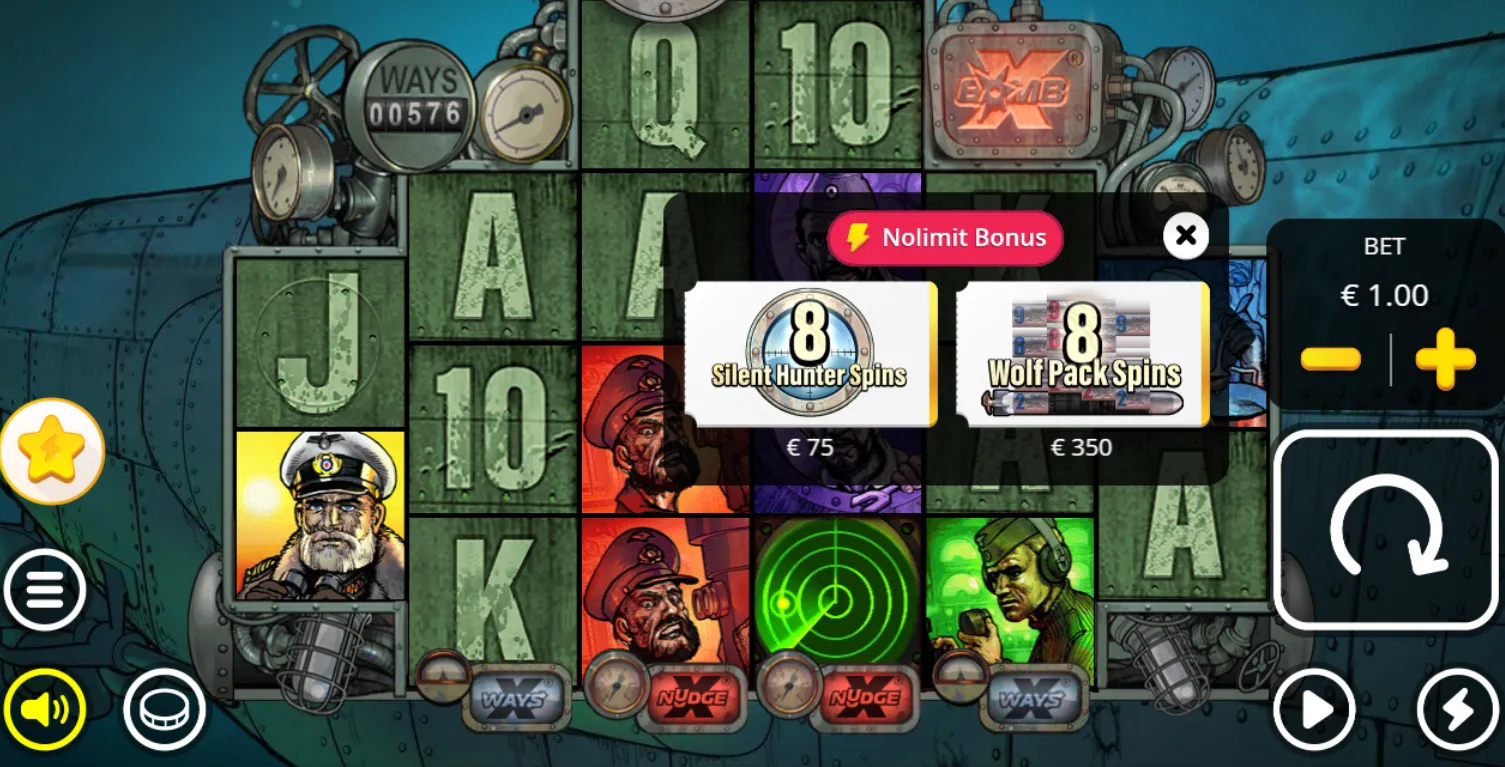Spin the reels with the large spin button
The image size is (1505, 767).
(x=1385, y=529)
